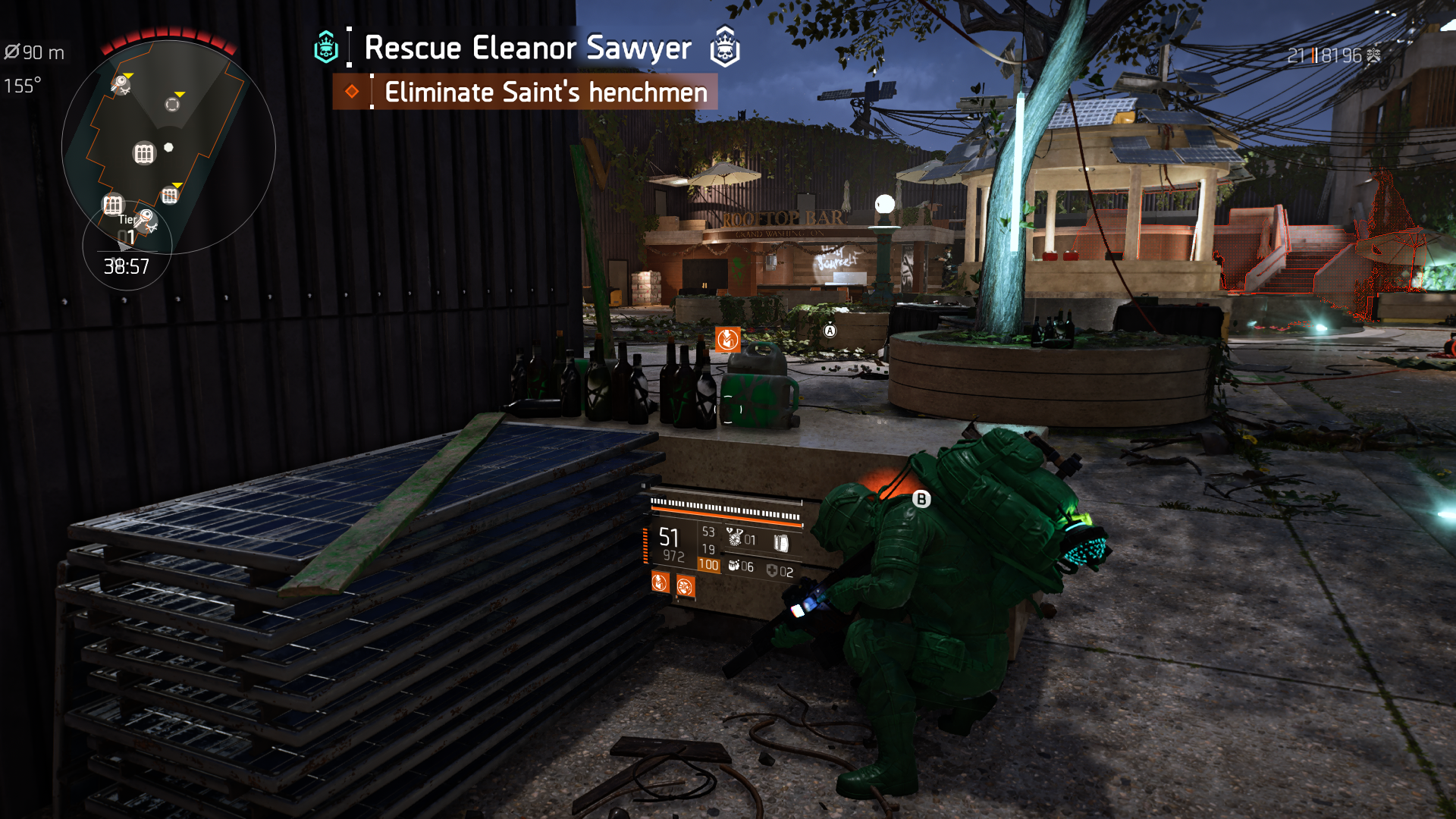This screenshot has width=1456, height=819.
Task: Click the teal agent emblem beside mission title
Action: (x=326, y=48)
